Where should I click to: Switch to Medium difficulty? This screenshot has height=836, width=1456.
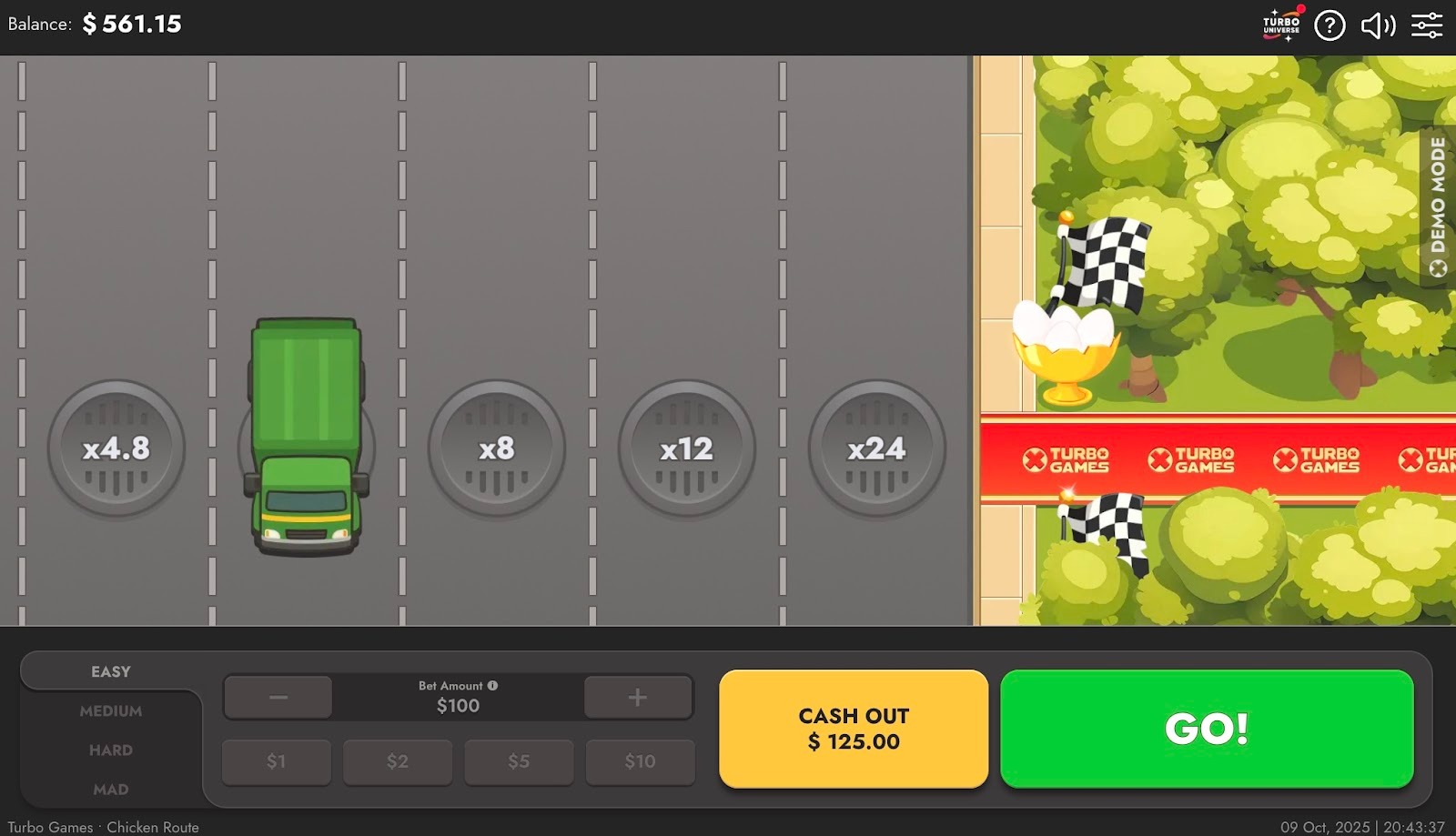point(111,711)
